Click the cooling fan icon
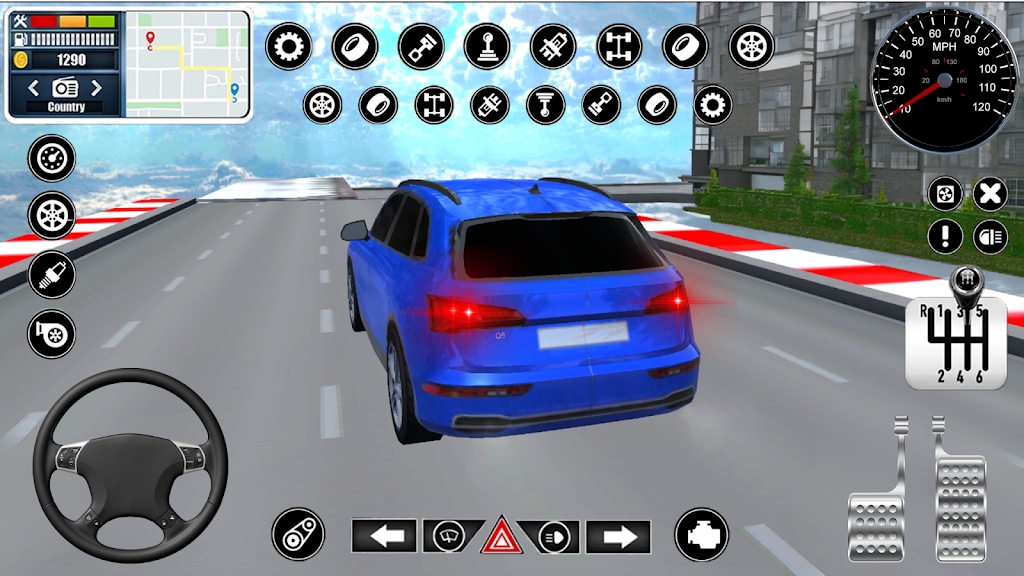This screenshot has width=1024, height=576. tap(945, 193)
